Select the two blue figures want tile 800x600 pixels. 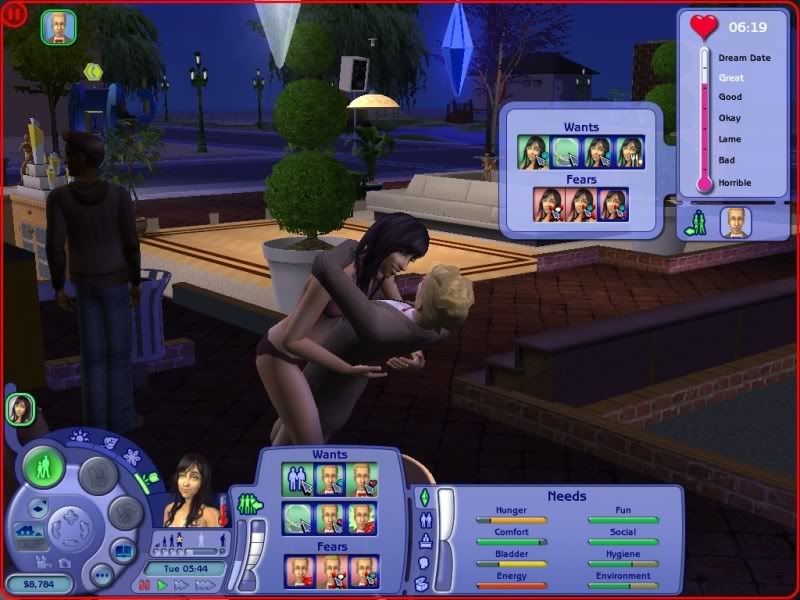point(298,478)
